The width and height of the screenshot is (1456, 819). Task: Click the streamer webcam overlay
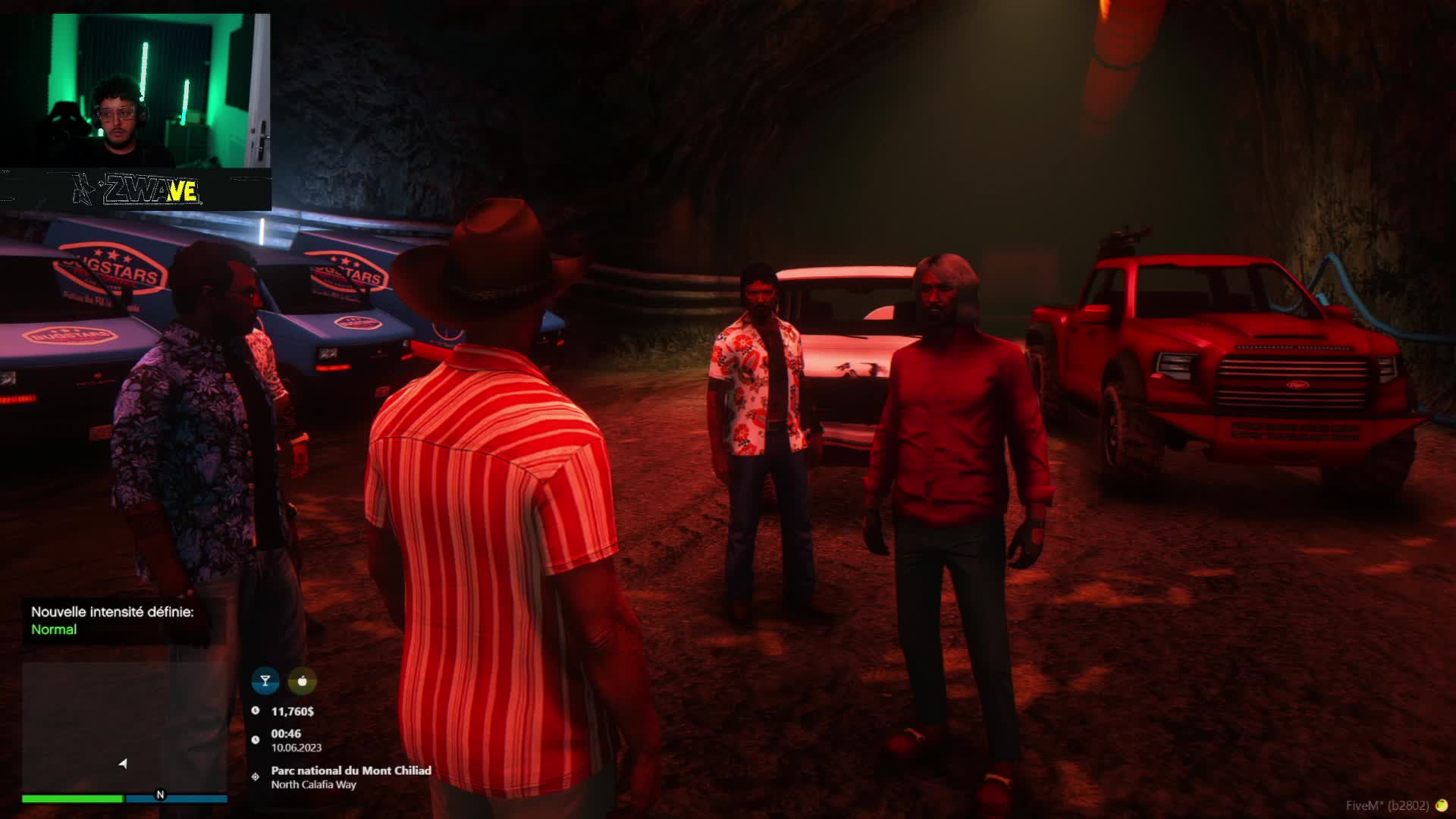pyautogui.click(x=135, y=91)
